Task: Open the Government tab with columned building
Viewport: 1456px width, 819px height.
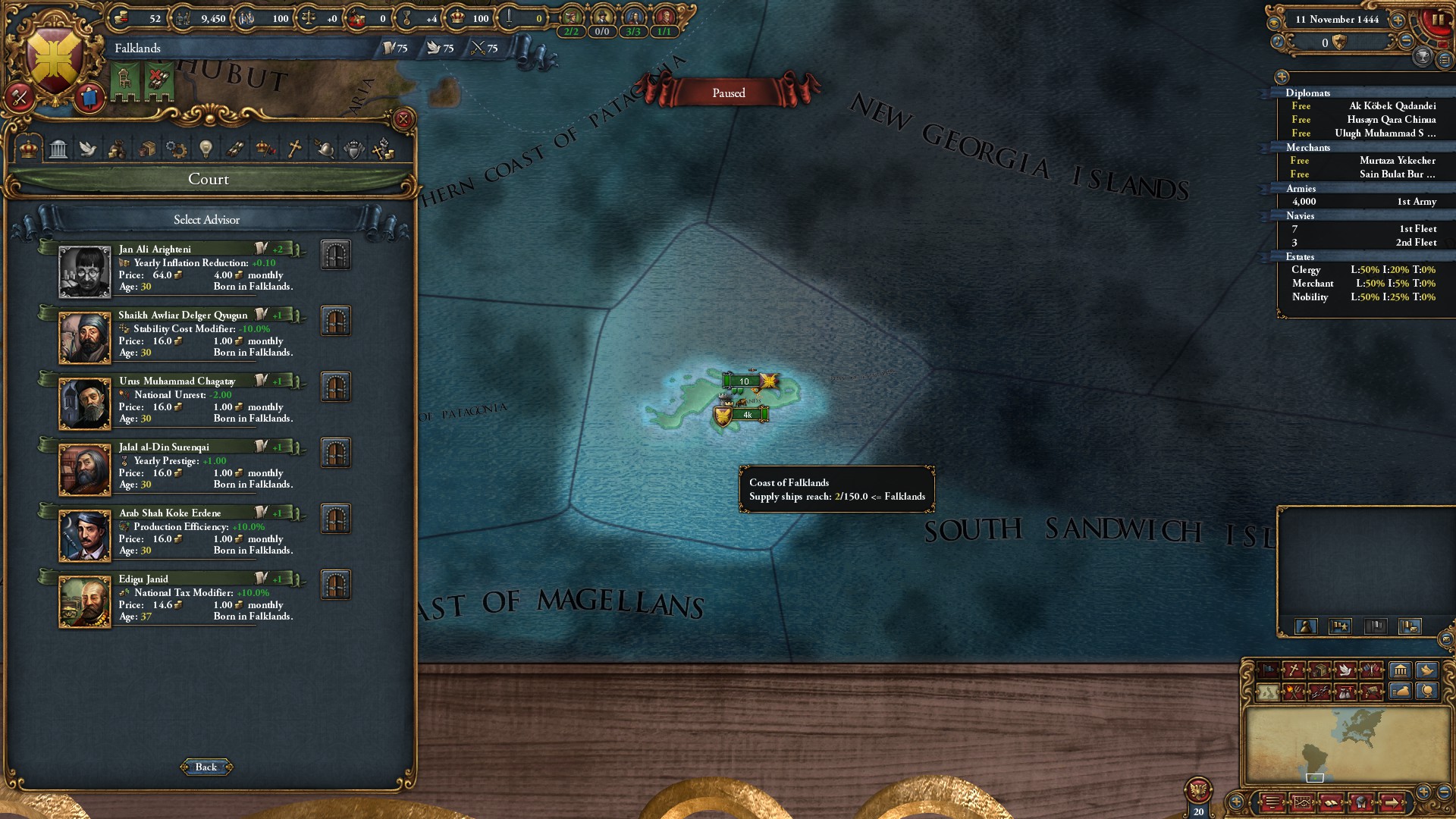Action: [58, 149]
